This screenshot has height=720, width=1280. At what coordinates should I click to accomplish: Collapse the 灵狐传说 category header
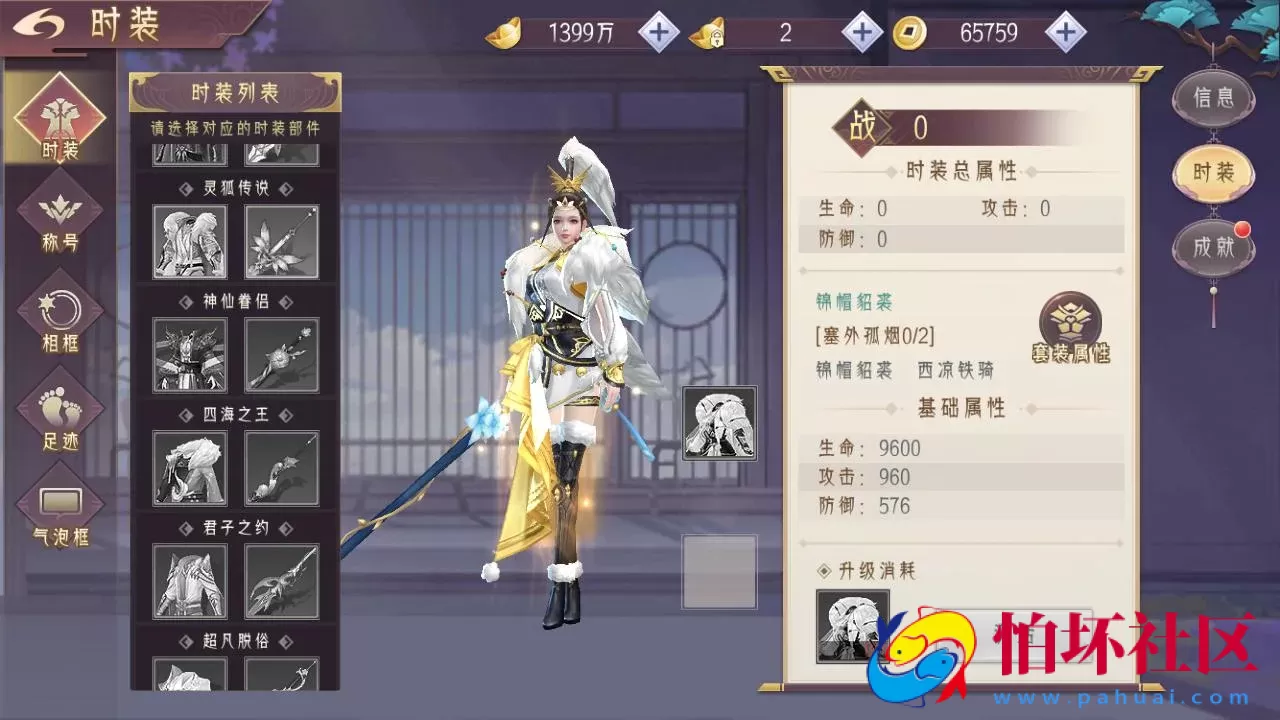click(234, 188)
